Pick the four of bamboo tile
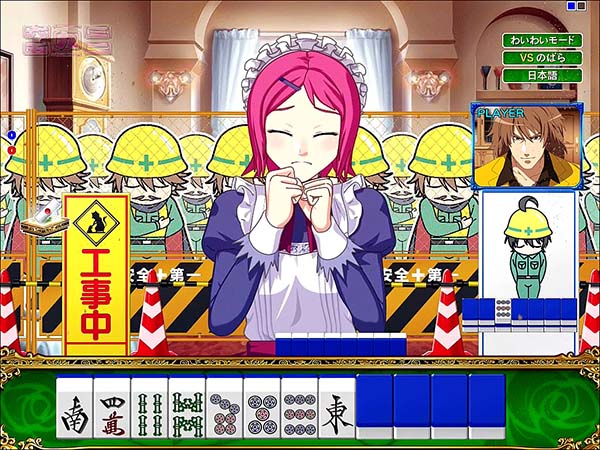Image resolution: width=600 pixels, height=450 pixels. tap(149, 411)
